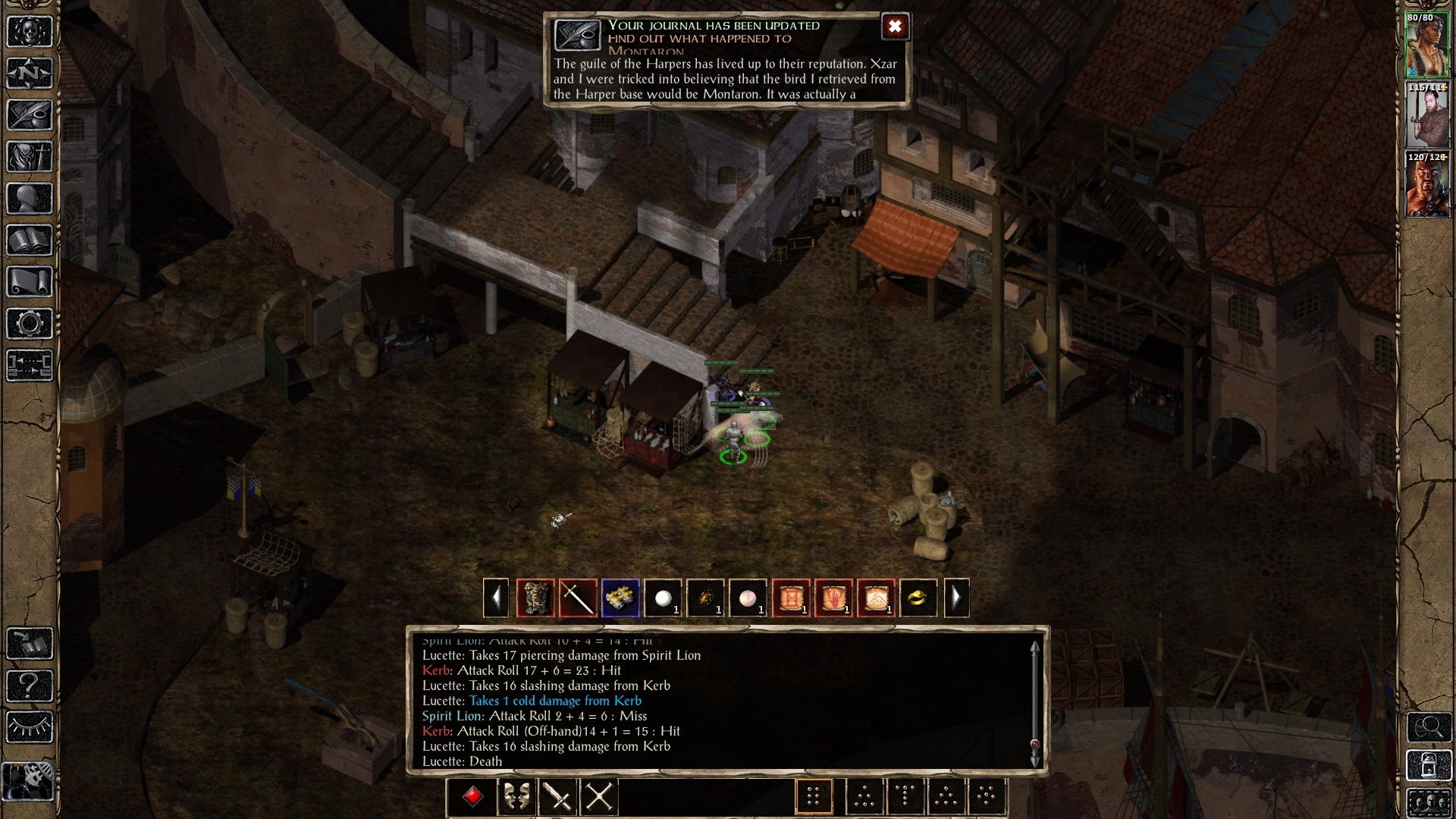Open the priest scroll button

pos(30,282)
